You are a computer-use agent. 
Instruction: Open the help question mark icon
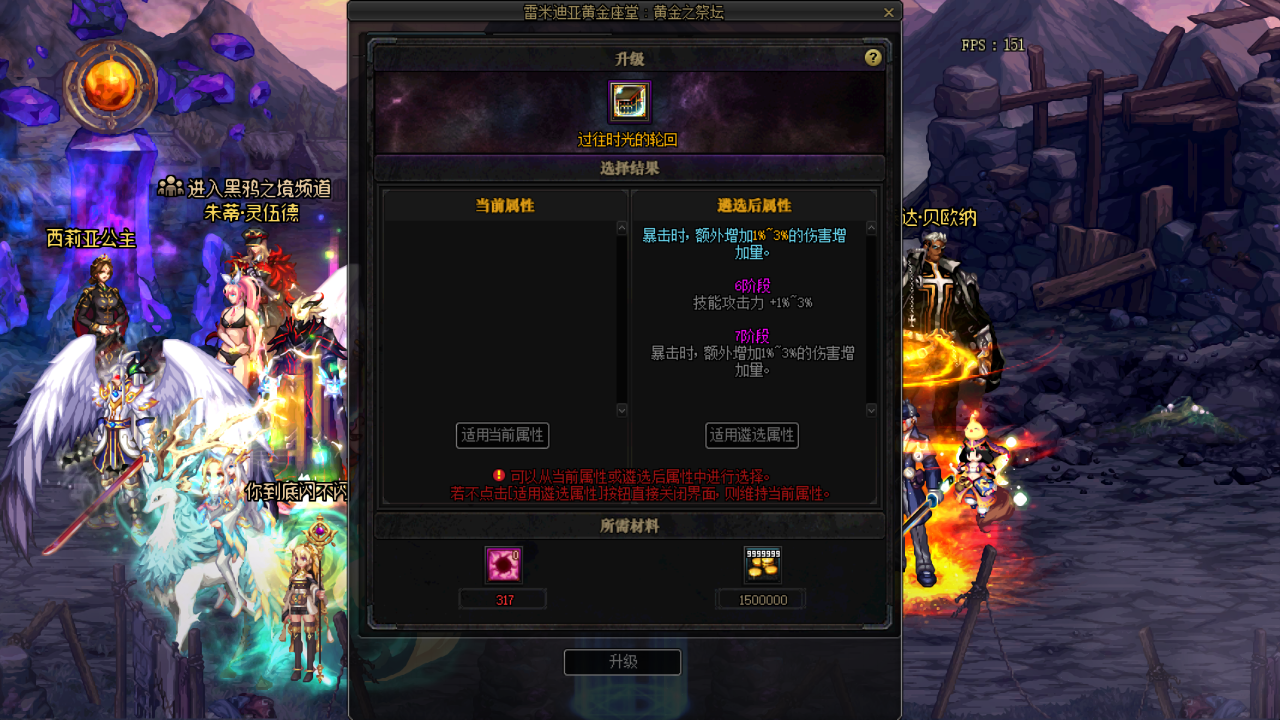(x=873, y=57)
